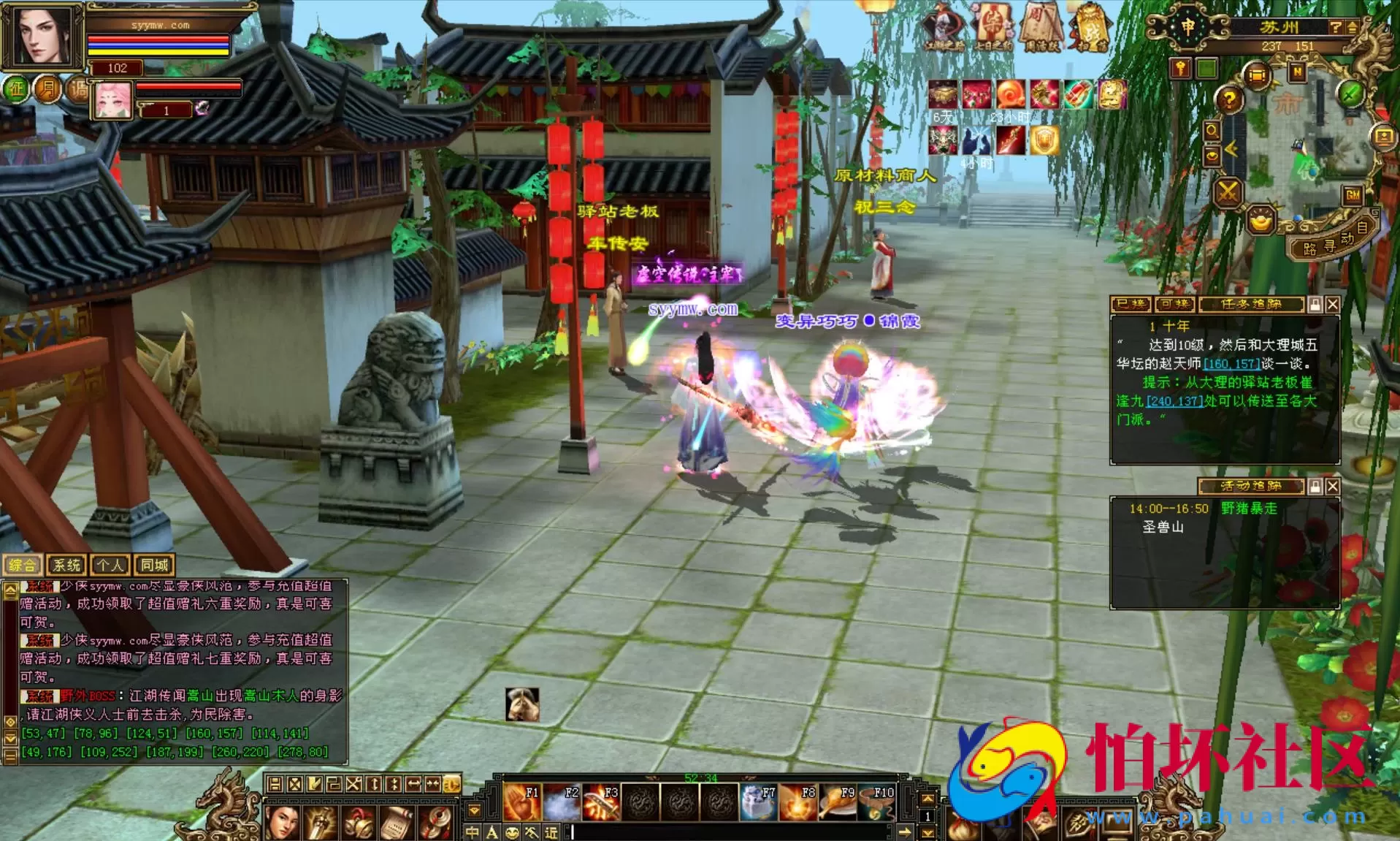Viewport: 1400px width, 841px height.
Task: Open the GM contact icon on the minimap
Action: (1353, 195)
